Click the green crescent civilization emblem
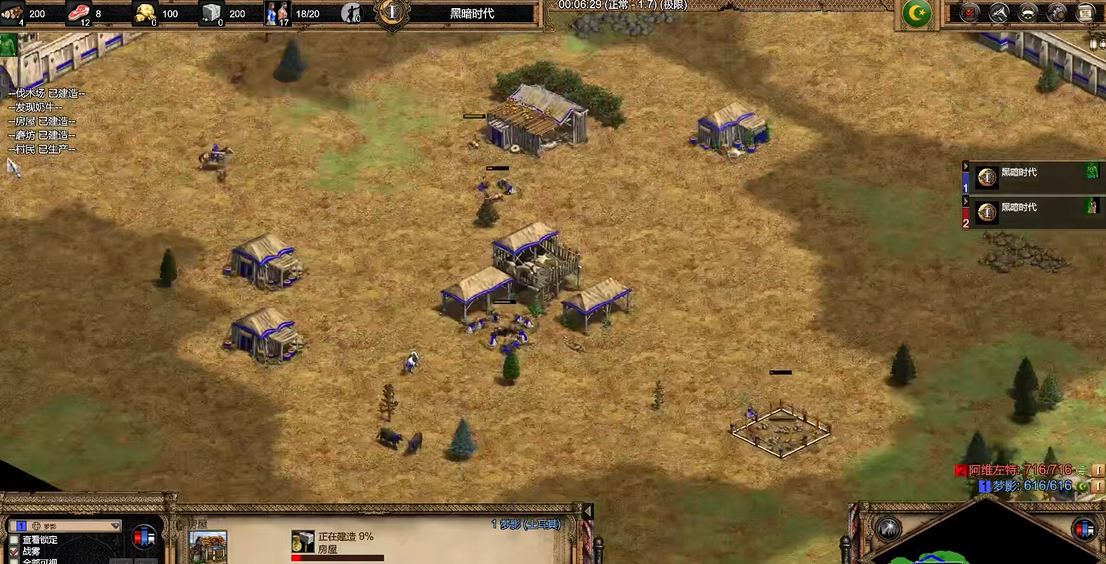 click(916, 13)
